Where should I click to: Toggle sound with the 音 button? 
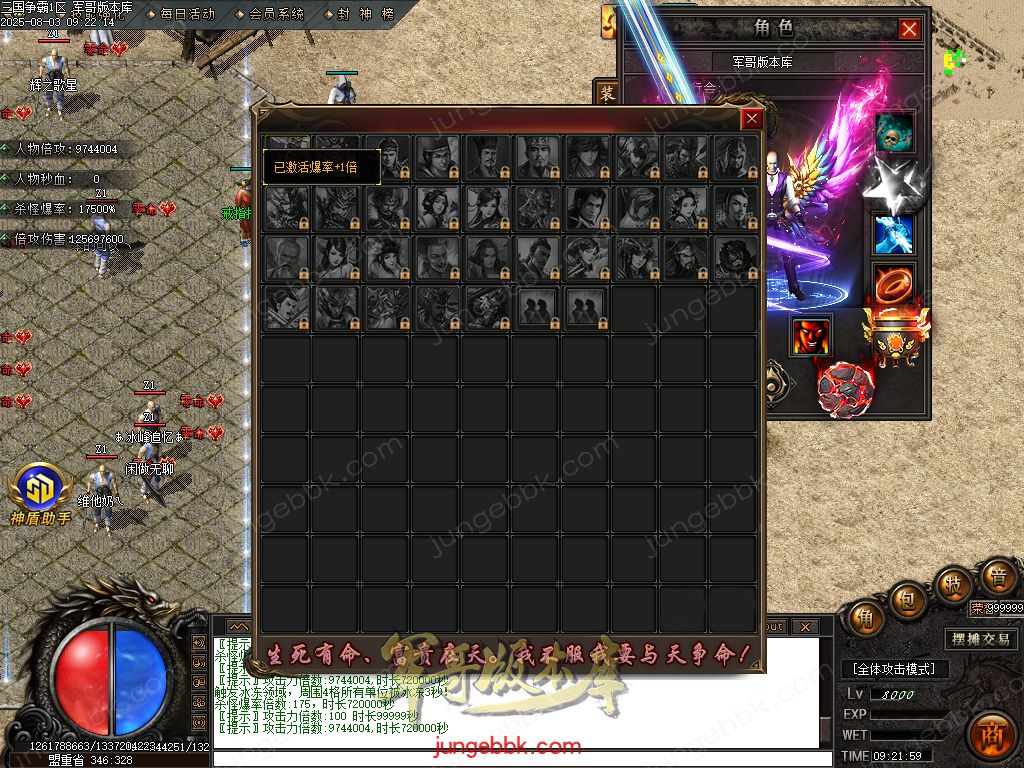[x=997, y=577]
